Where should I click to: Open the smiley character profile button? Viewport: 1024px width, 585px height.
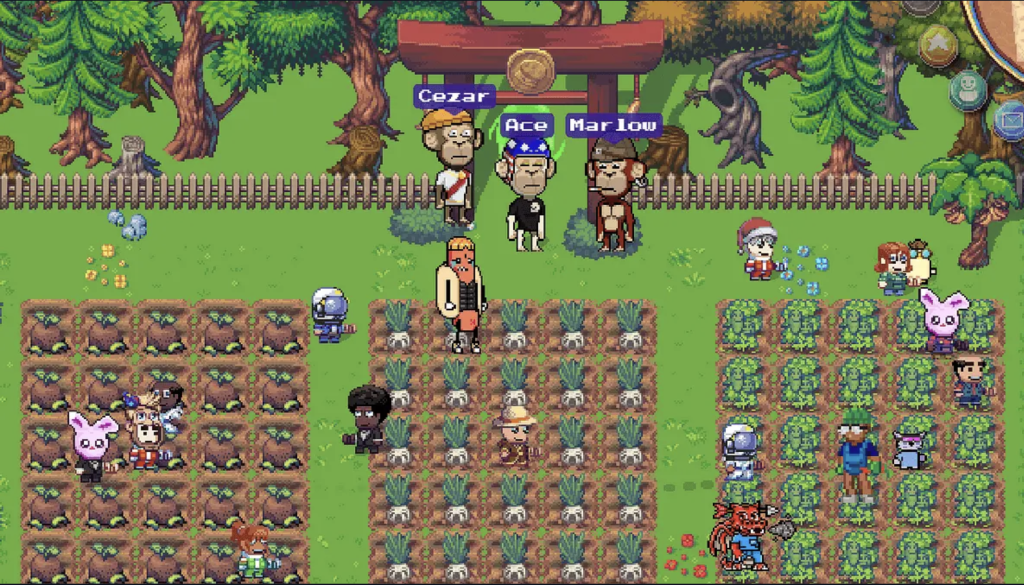(967, 90)
